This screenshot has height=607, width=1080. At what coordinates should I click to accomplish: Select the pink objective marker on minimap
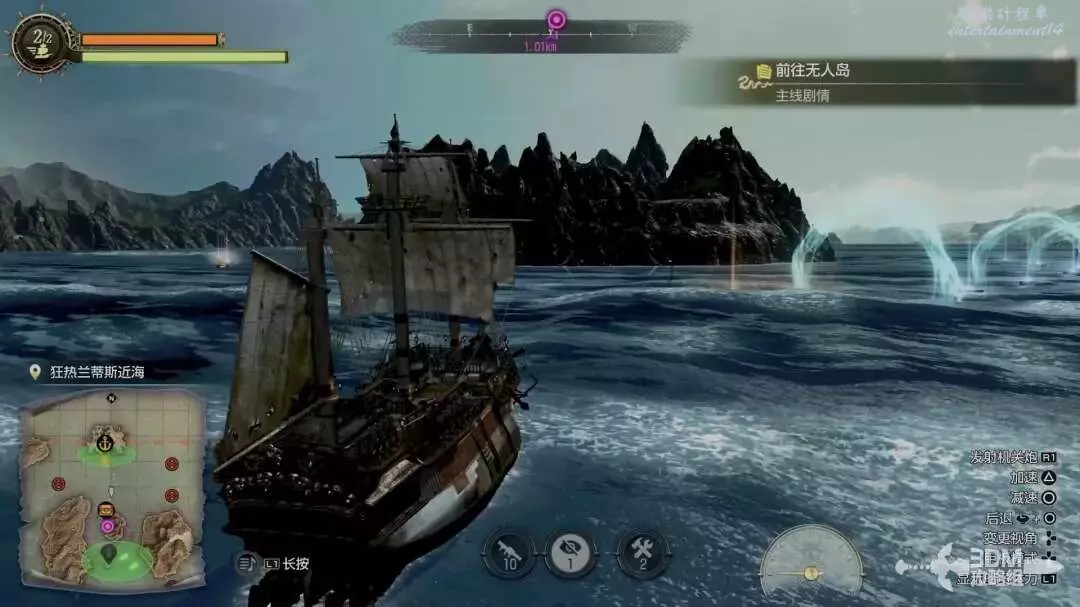[x=107, y=525]
